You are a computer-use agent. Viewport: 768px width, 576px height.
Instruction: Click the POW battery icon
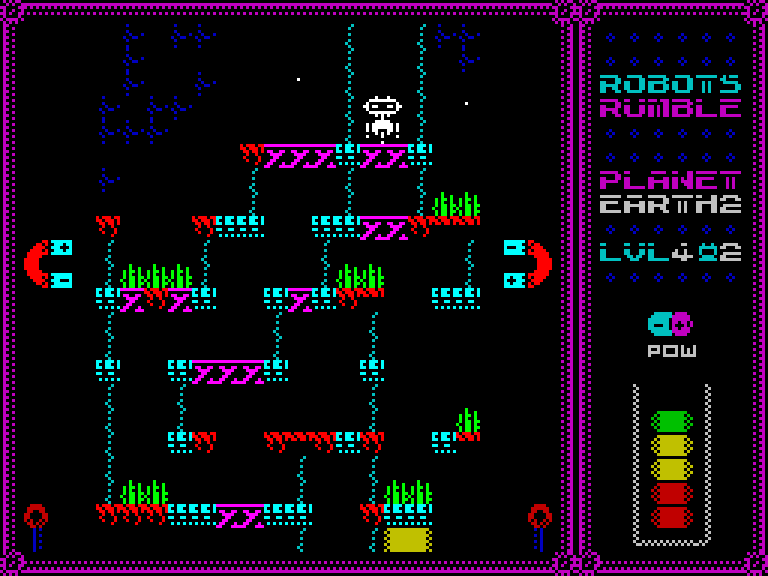(669, 324)
